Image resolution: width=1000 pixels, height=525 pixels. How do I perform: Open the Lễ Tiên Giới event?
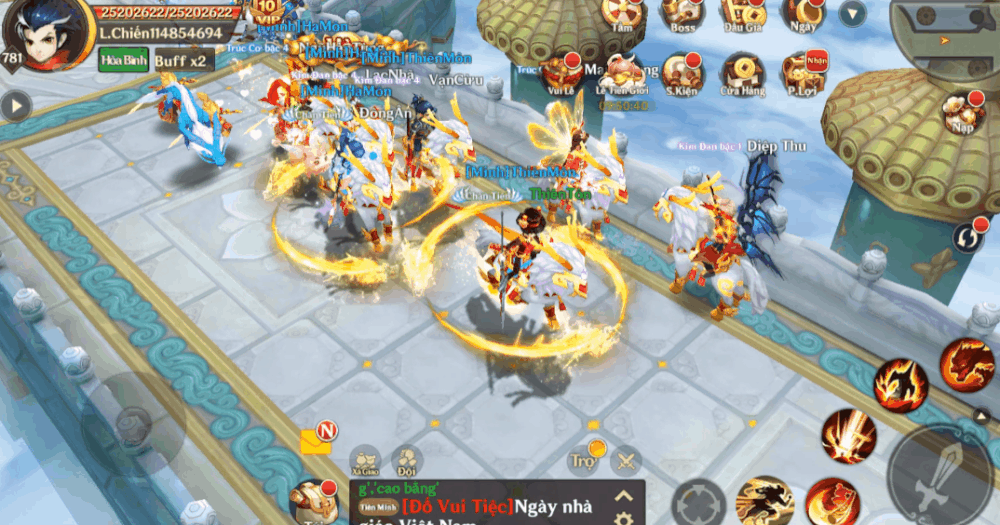pyautogui.click(x=623, y=72)
